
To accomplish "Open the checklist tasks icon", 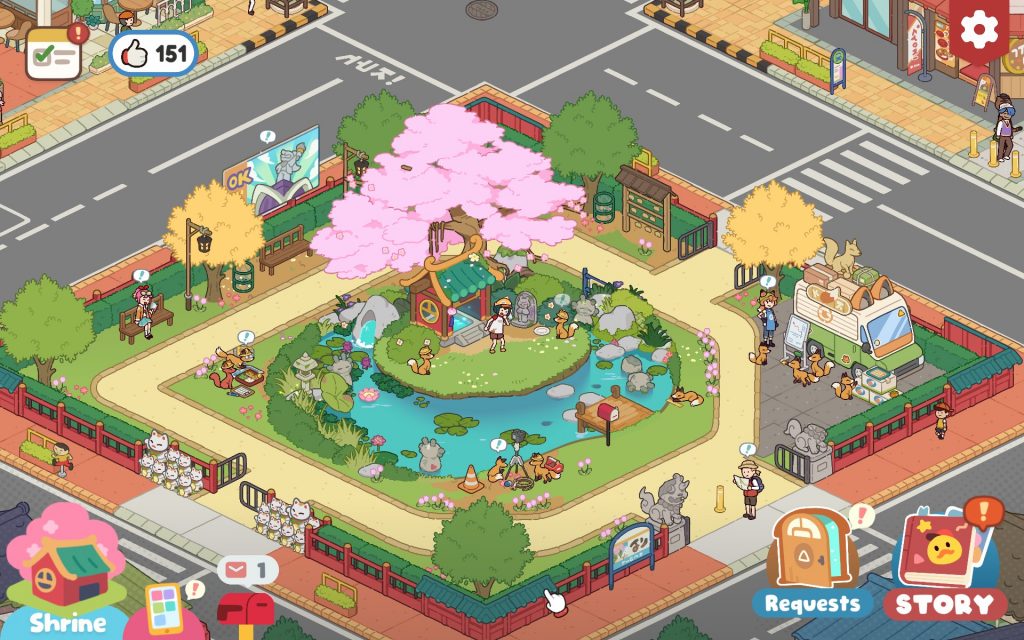I will (x=54, y=53).
